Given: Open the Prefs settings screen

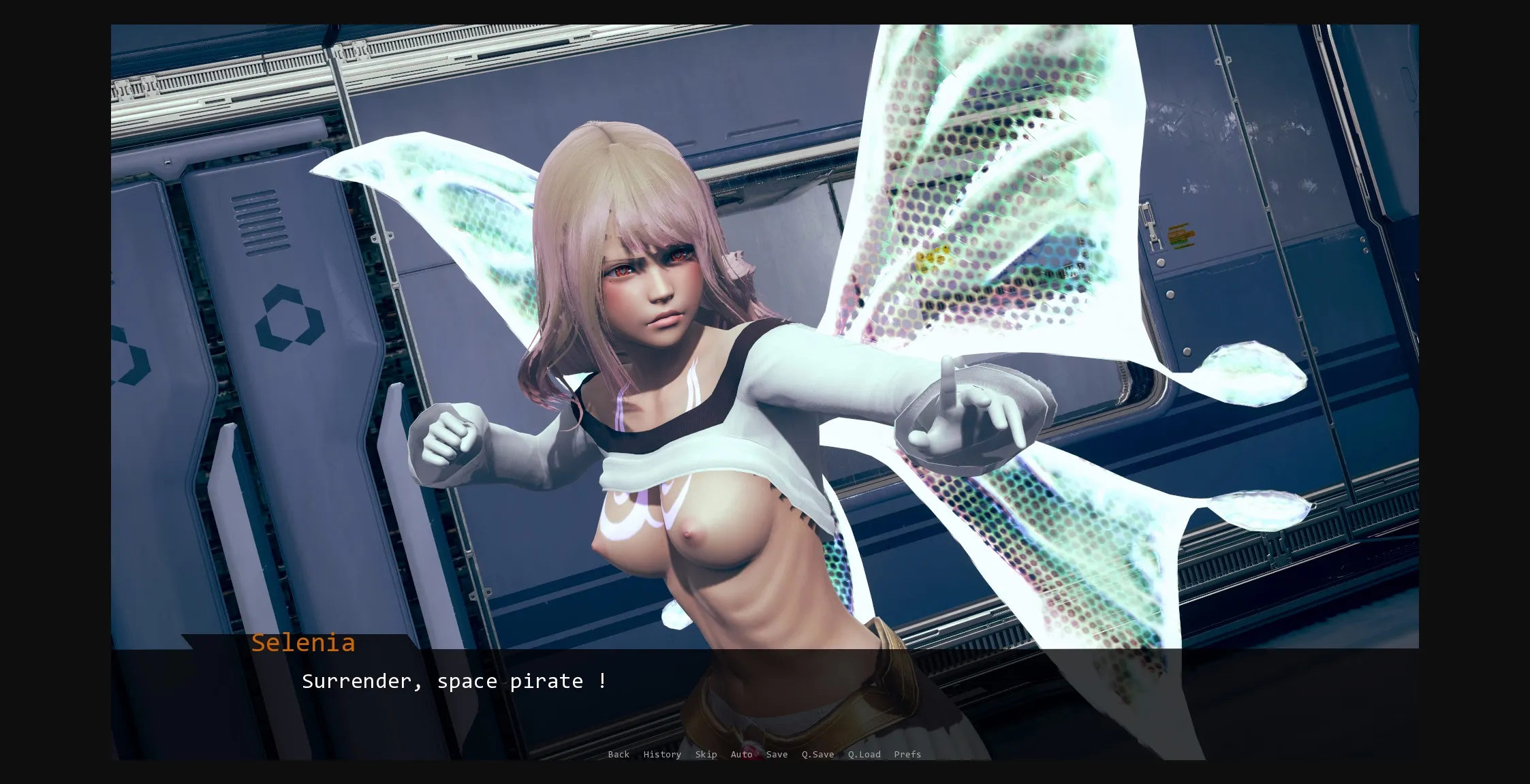Looking at the screenshot, I should [x=907, y=754].
